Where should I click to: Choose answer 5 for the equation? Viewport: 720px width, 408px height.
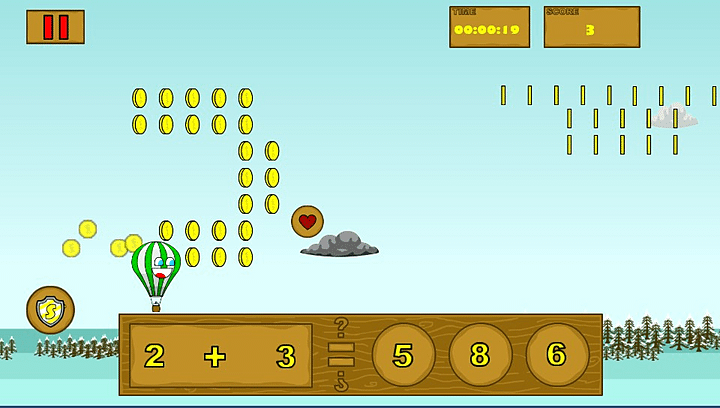403,355
